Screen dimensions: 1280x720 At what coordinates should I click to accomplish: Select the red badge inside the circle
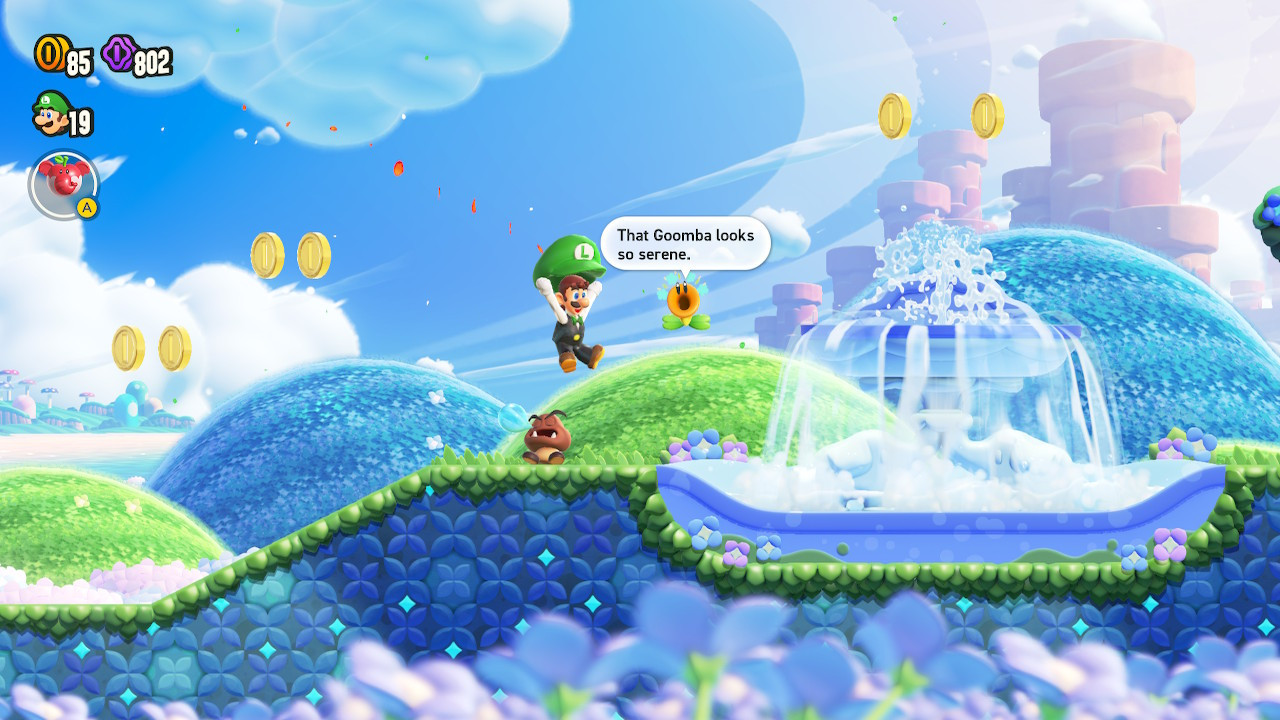(x=60, y=178)
